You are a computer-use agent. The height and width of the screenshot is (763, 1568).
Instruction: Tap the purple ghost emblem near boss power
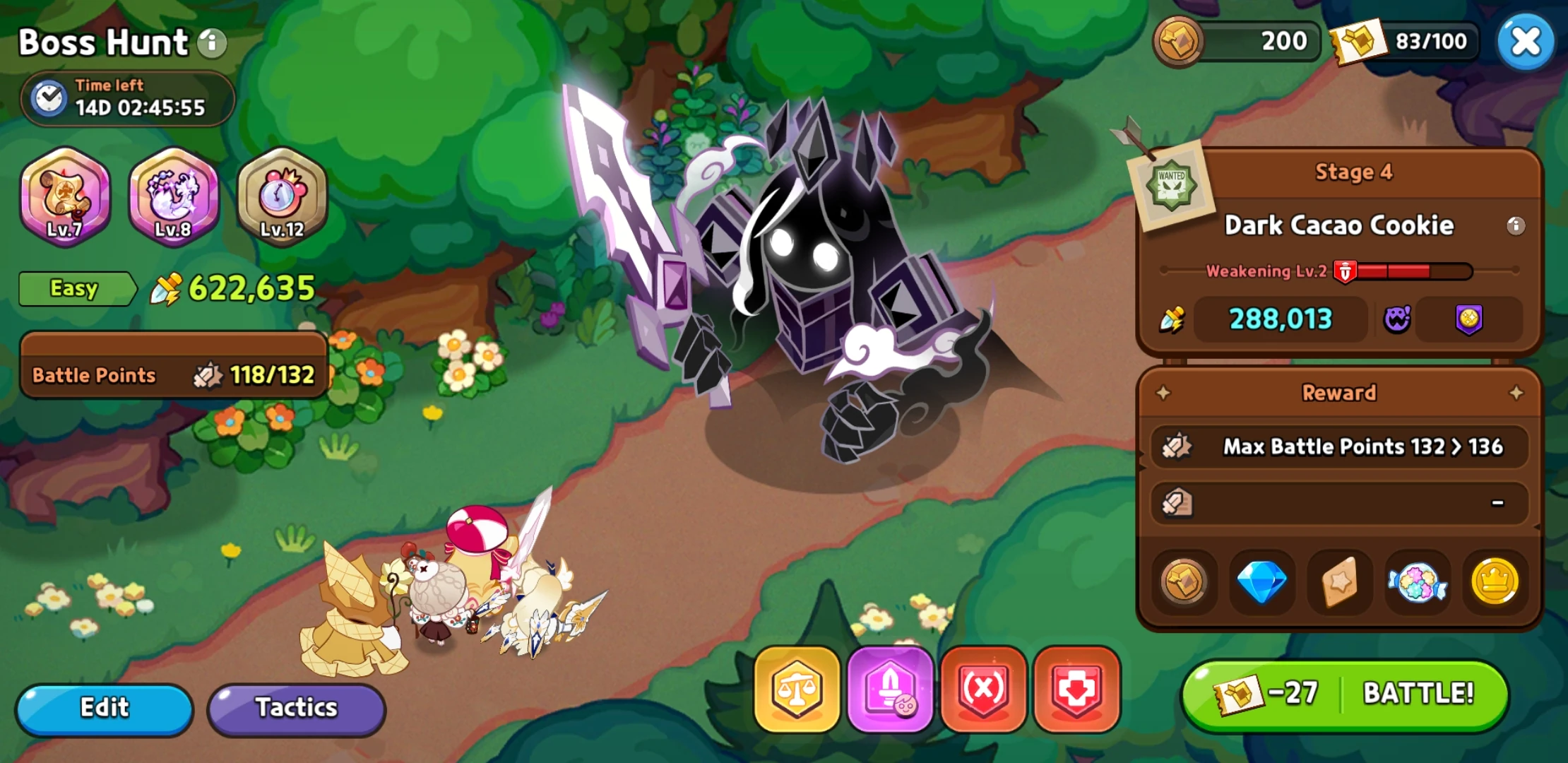click(x=1397, y=319)
